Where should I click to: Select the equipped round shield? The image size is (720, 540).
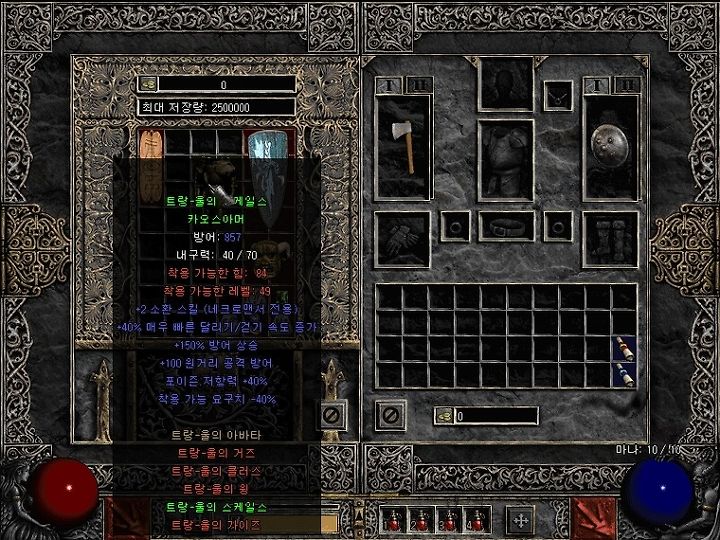(x=610, y=148)
